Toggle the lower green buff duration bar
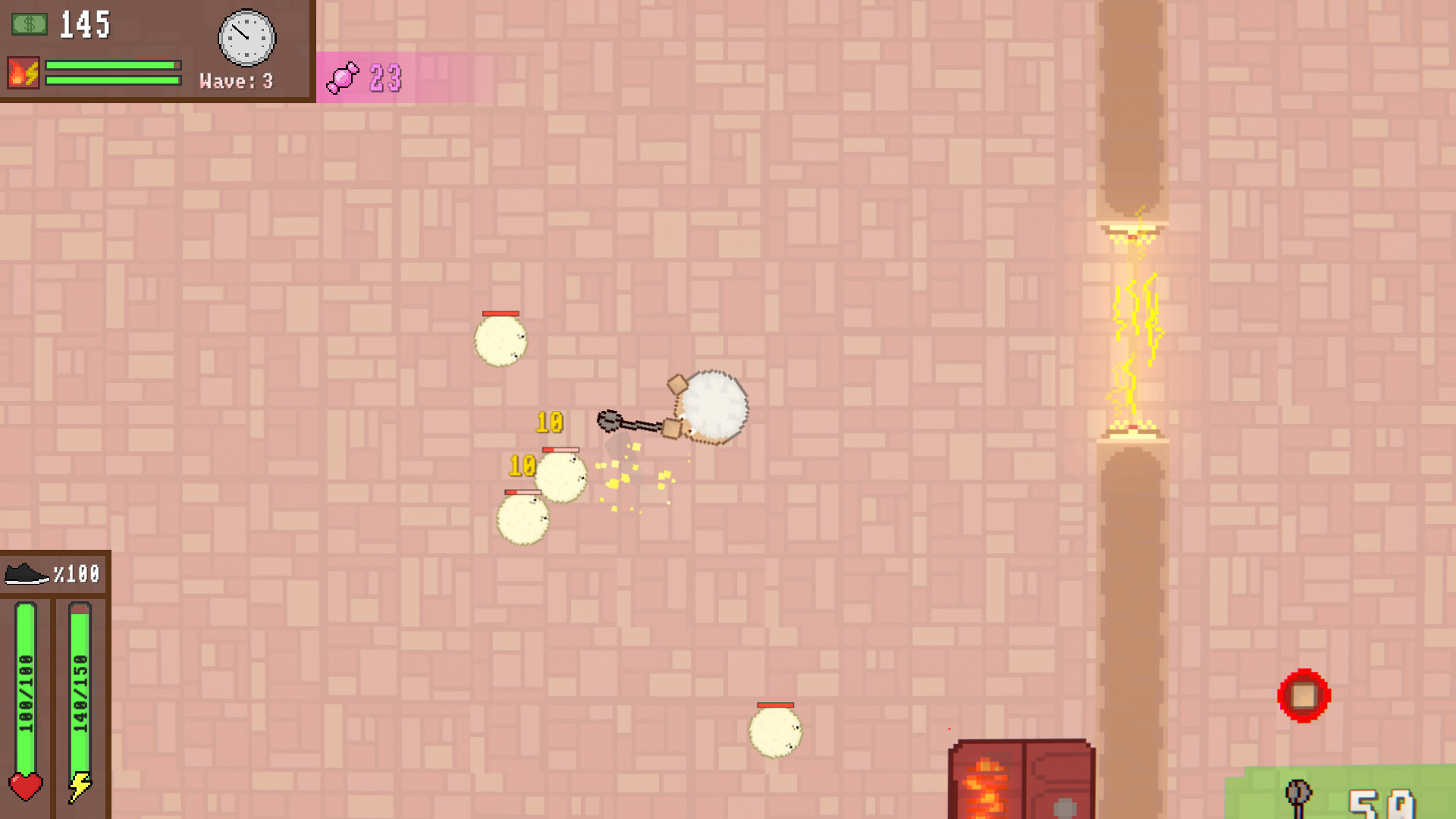 click(x=111, y=80)
